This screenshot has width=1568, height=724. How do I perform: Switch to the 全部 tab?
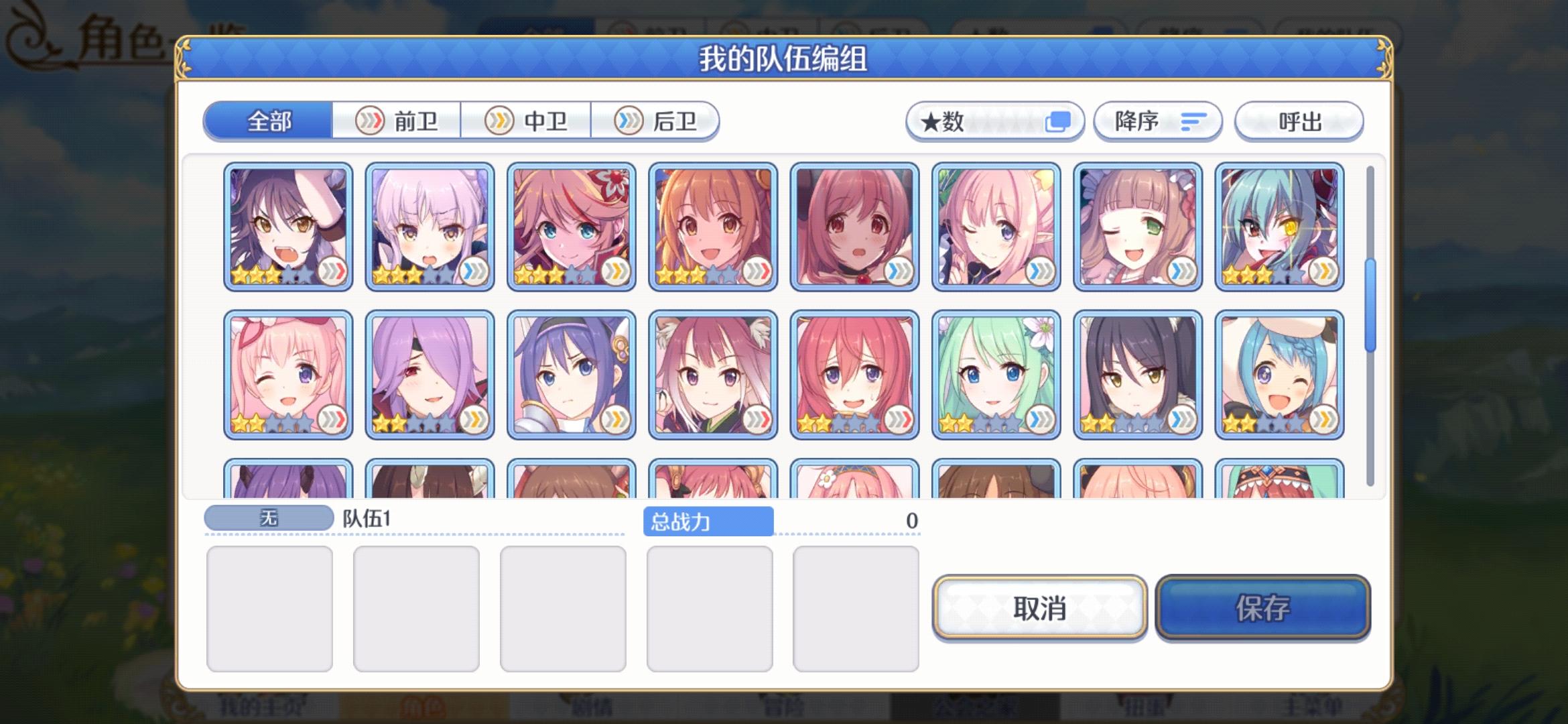269,121
